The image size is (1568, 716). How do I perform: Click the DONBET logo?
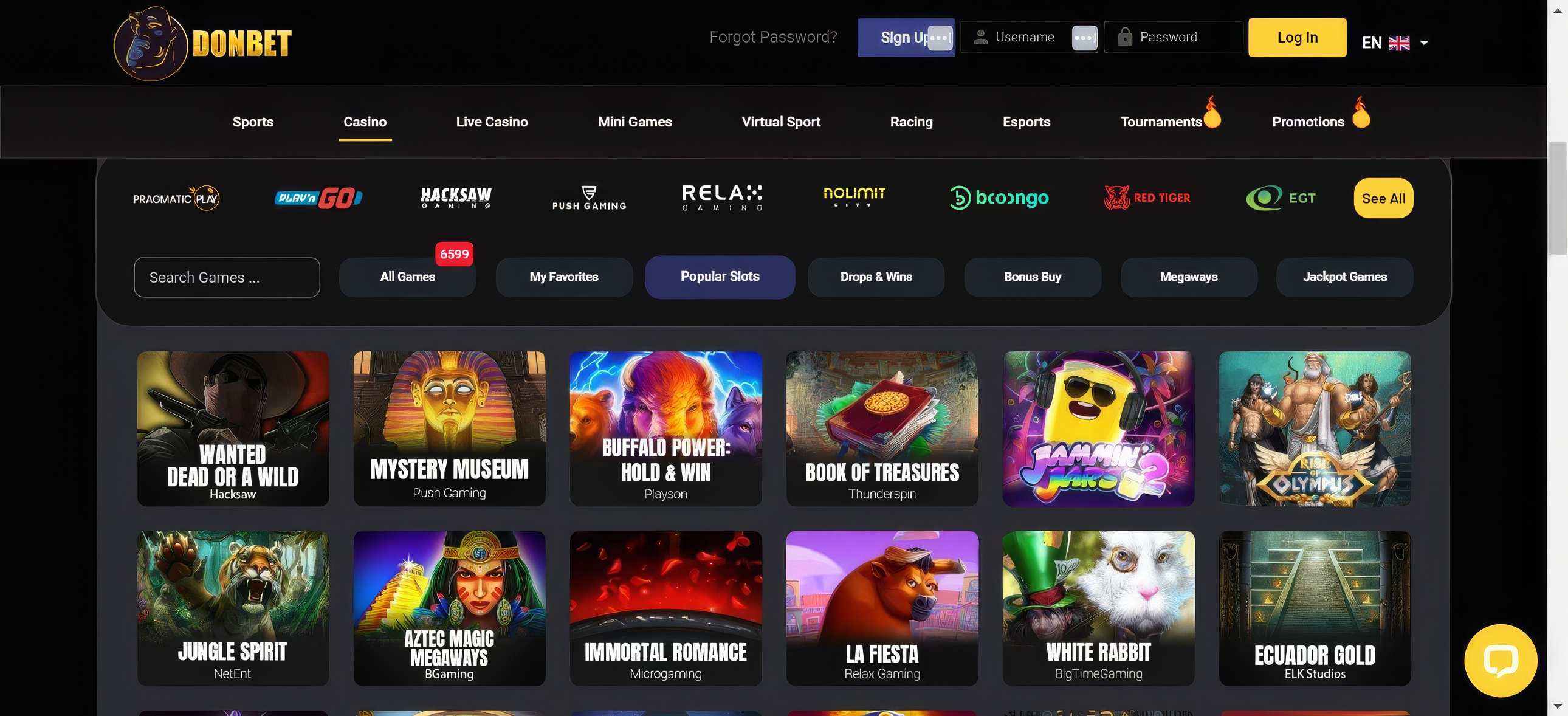click(x=204, y=41)
